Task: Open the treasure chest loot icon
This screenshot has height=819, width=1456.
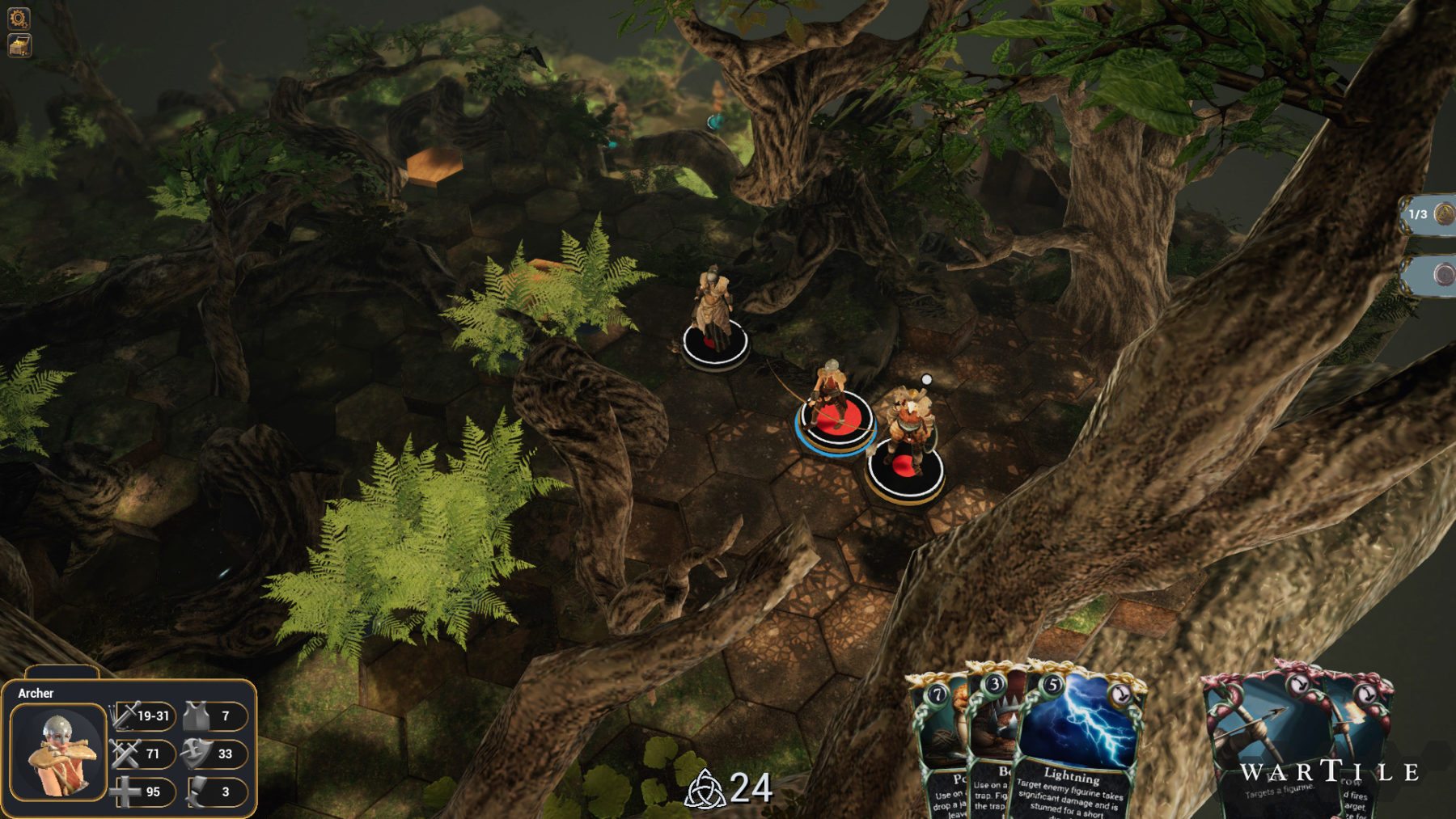Action: 19,45
